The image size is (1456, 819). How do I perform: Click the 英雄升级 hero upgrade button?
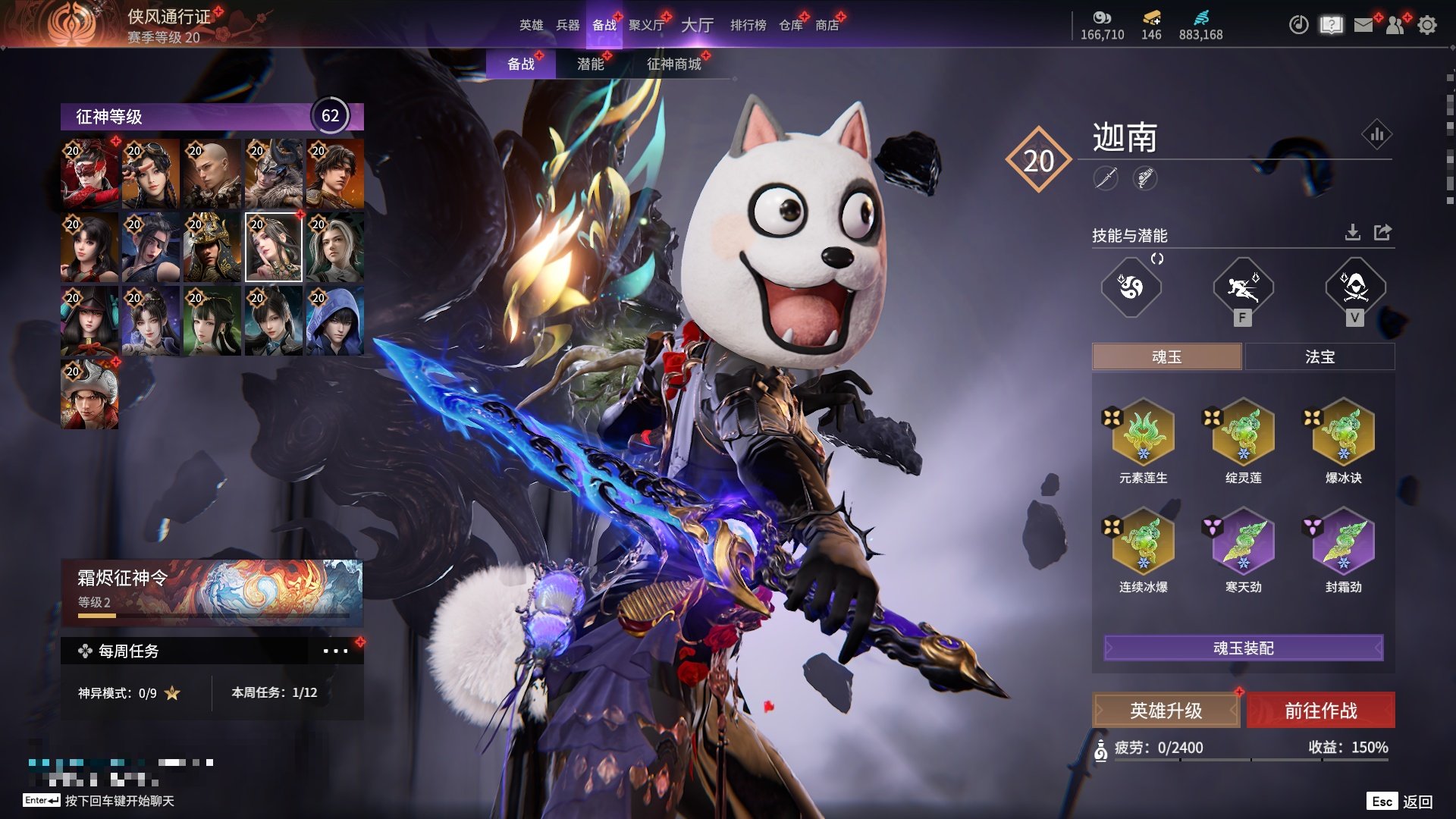point(1166,711)
